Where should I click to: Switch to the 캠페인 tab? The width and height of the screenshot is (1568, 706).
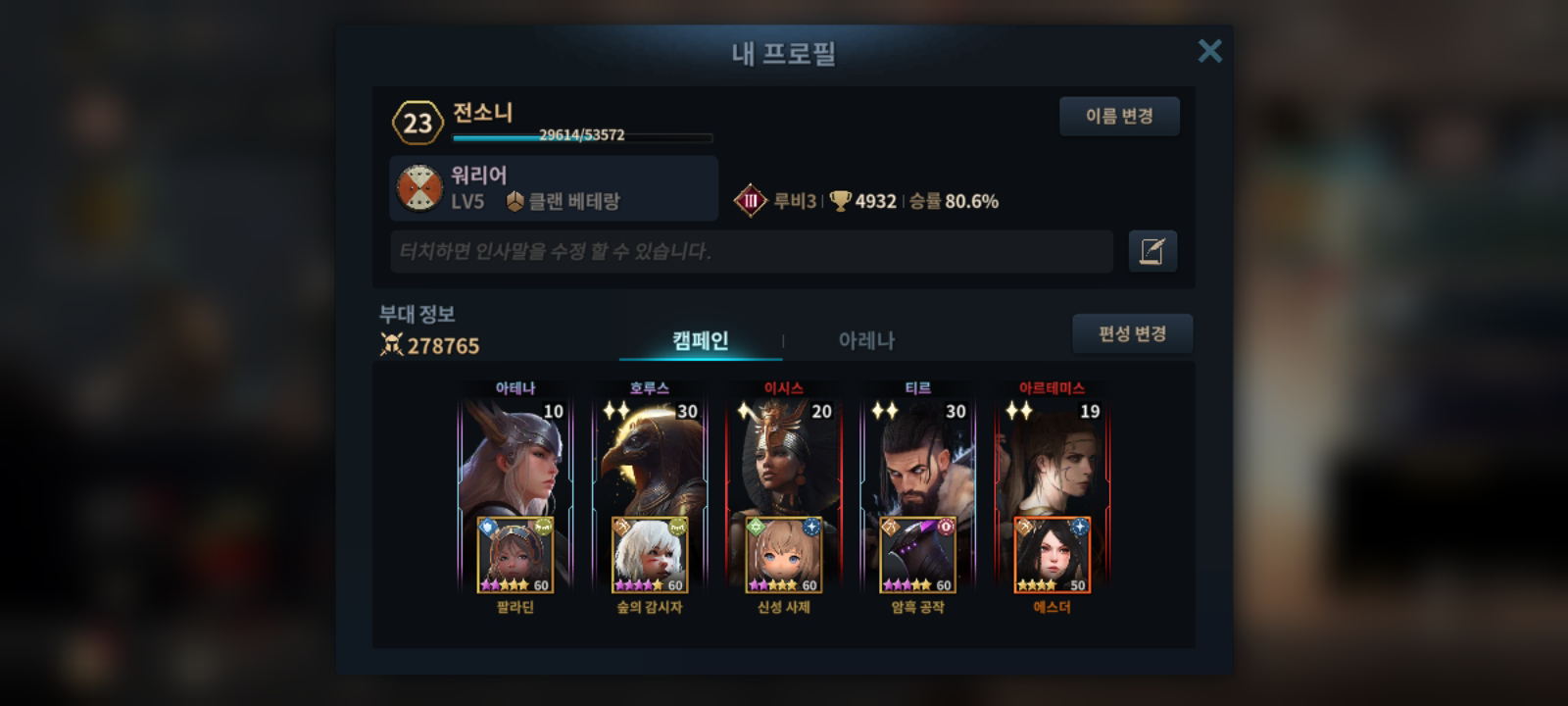point(701,341)
